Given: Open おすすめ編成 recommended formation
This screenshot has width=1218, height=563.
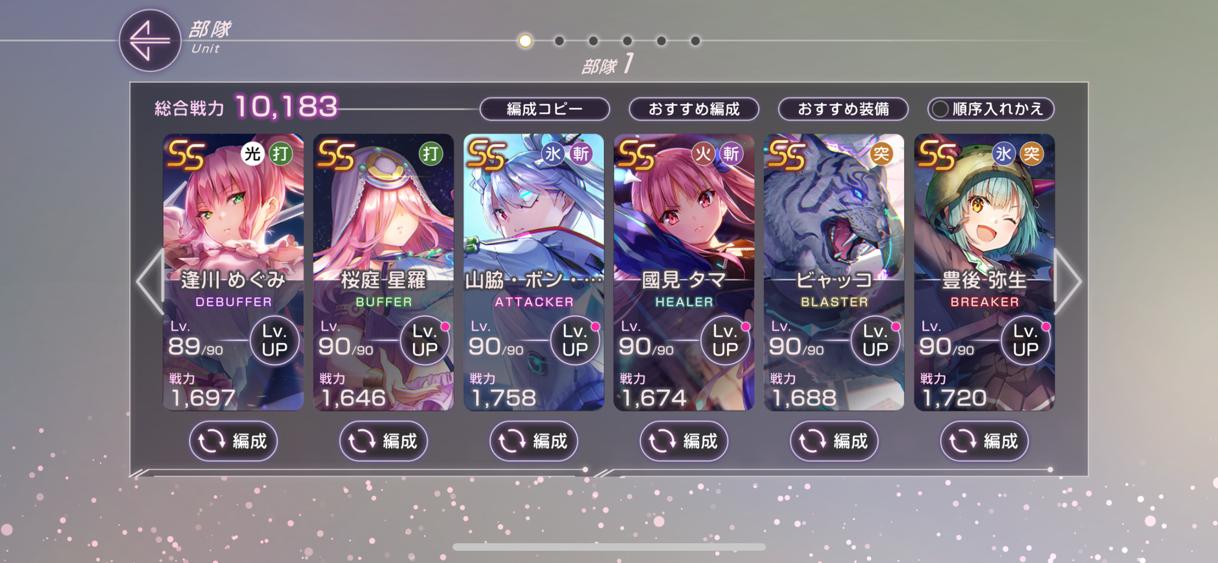Looking at the screenshot, I should tap(693, 109).
